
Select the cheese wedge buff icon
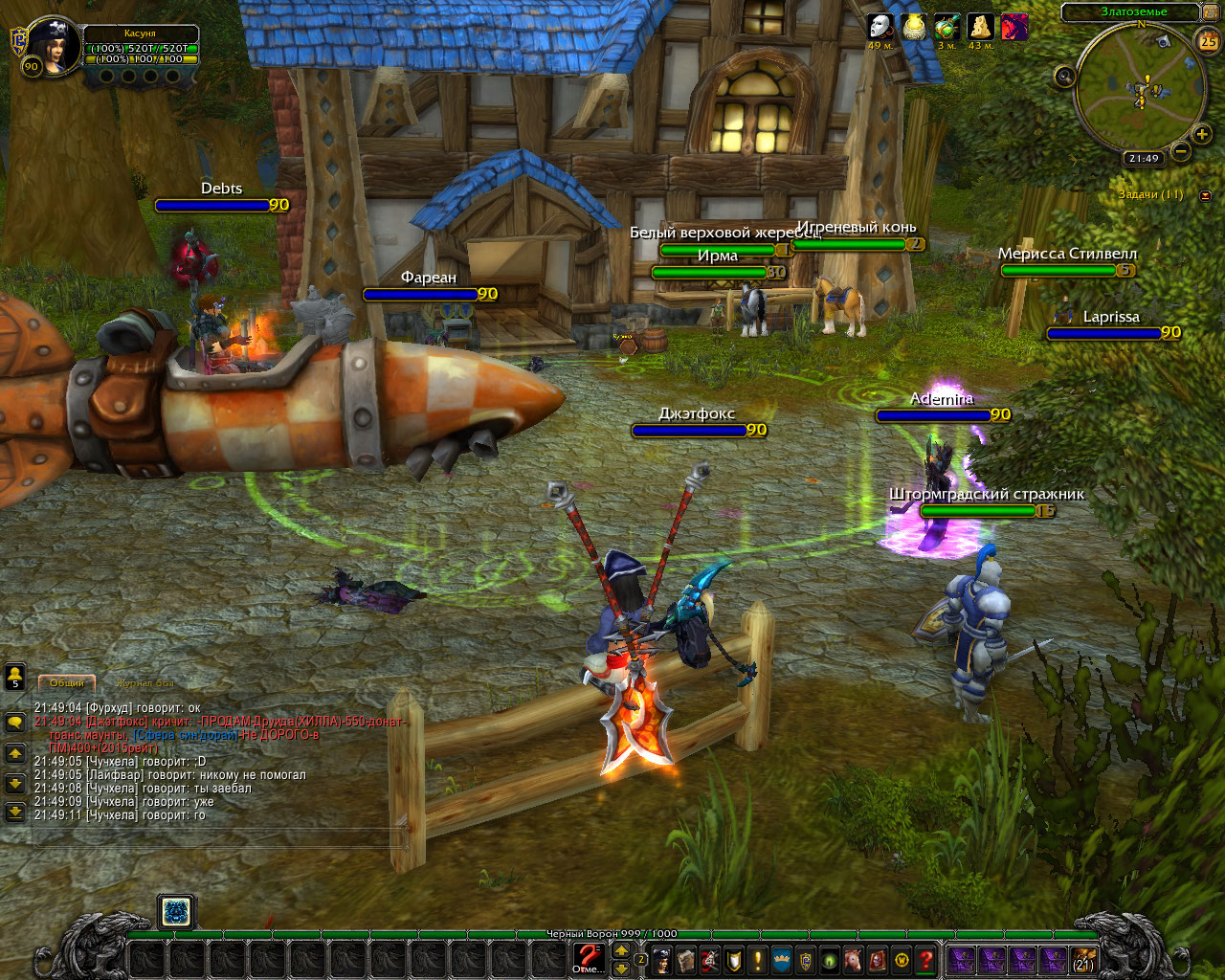tap(980, 27)
